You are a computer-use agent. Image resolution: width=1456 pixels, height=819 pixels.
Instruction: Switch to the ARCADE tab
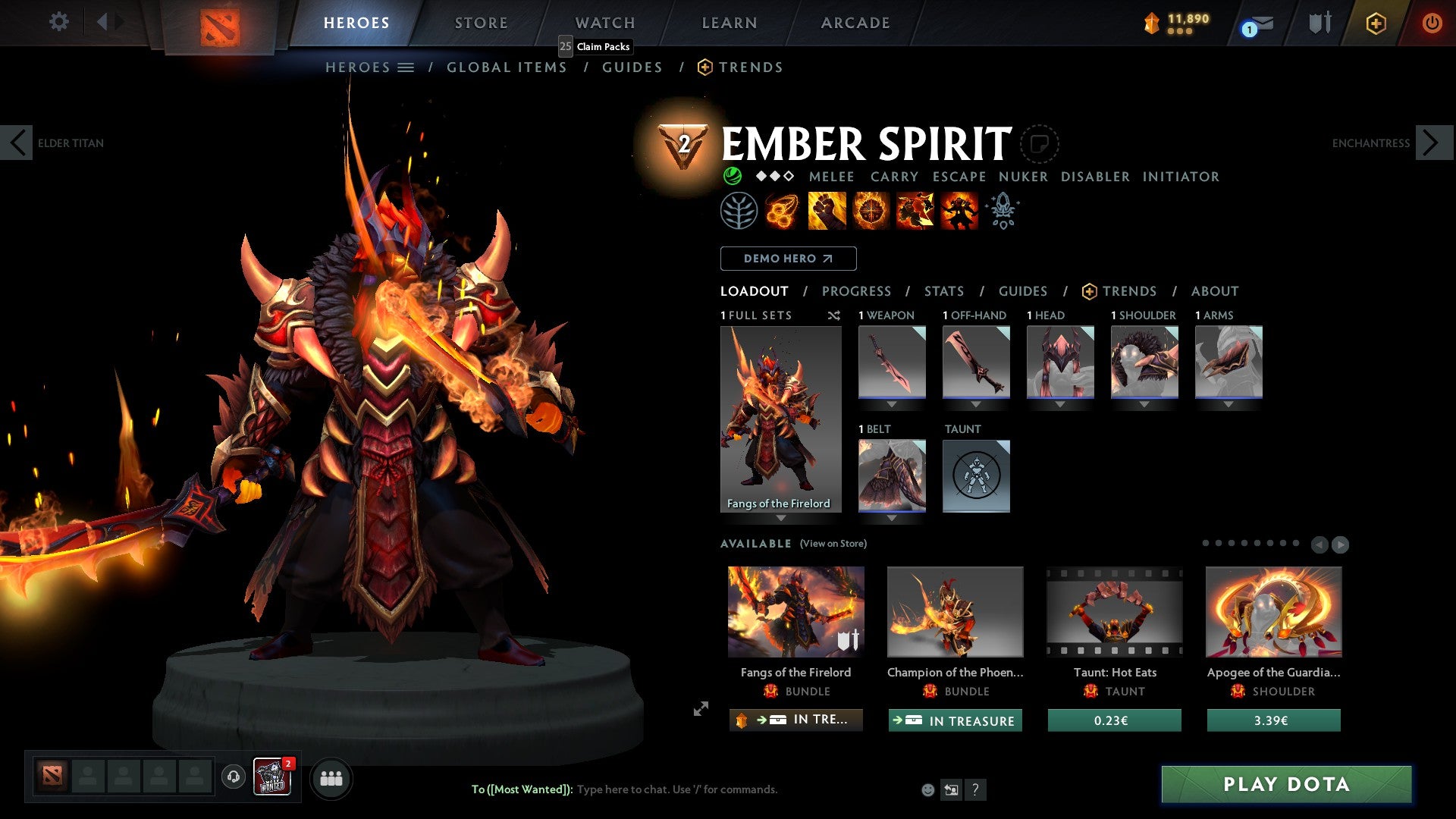pyautogui.click(x=855, y=22)
